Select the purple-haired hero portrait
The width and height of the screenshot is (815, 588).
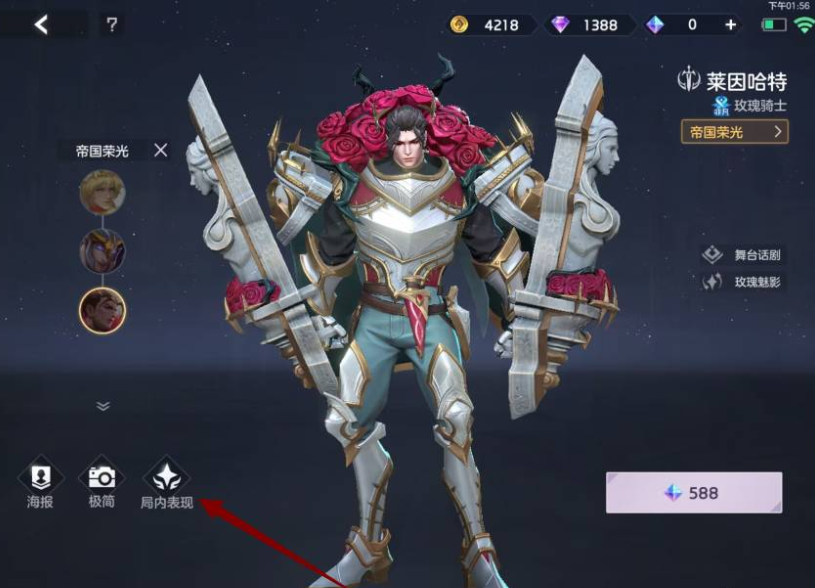click(x=102, y=251)
